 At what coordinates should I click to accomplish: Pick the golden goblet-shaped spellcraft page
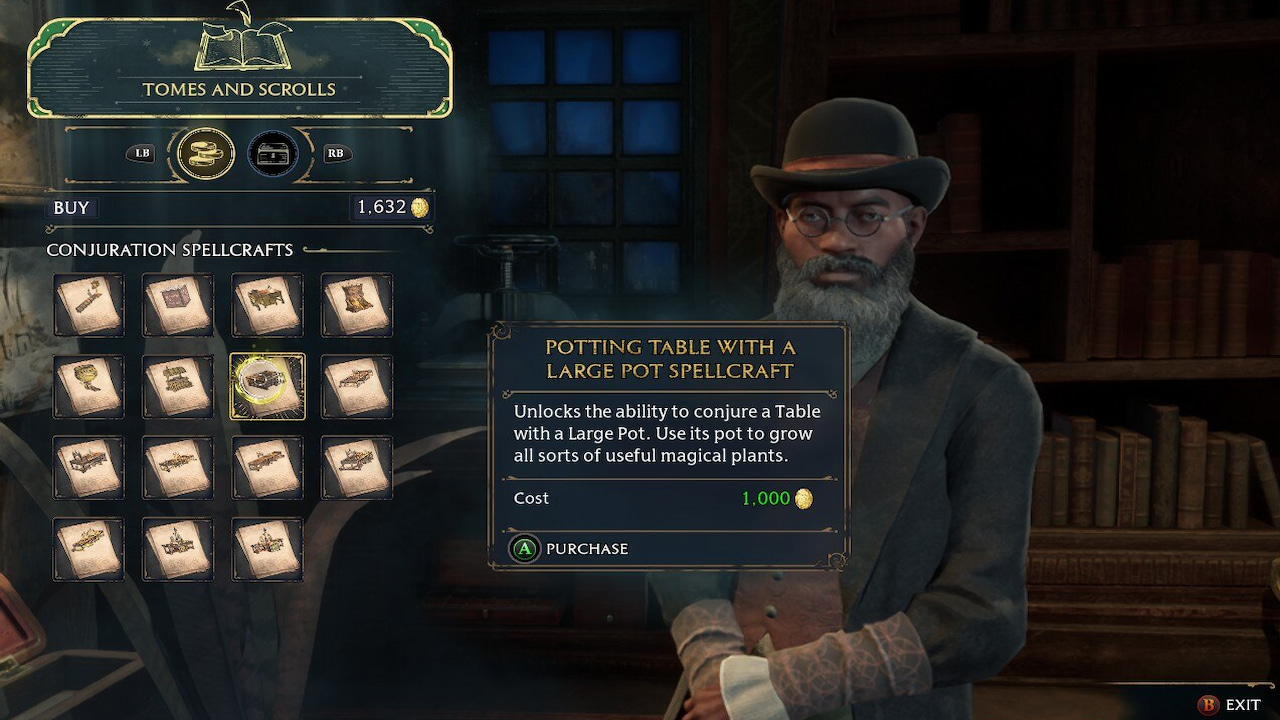point(88,386)
